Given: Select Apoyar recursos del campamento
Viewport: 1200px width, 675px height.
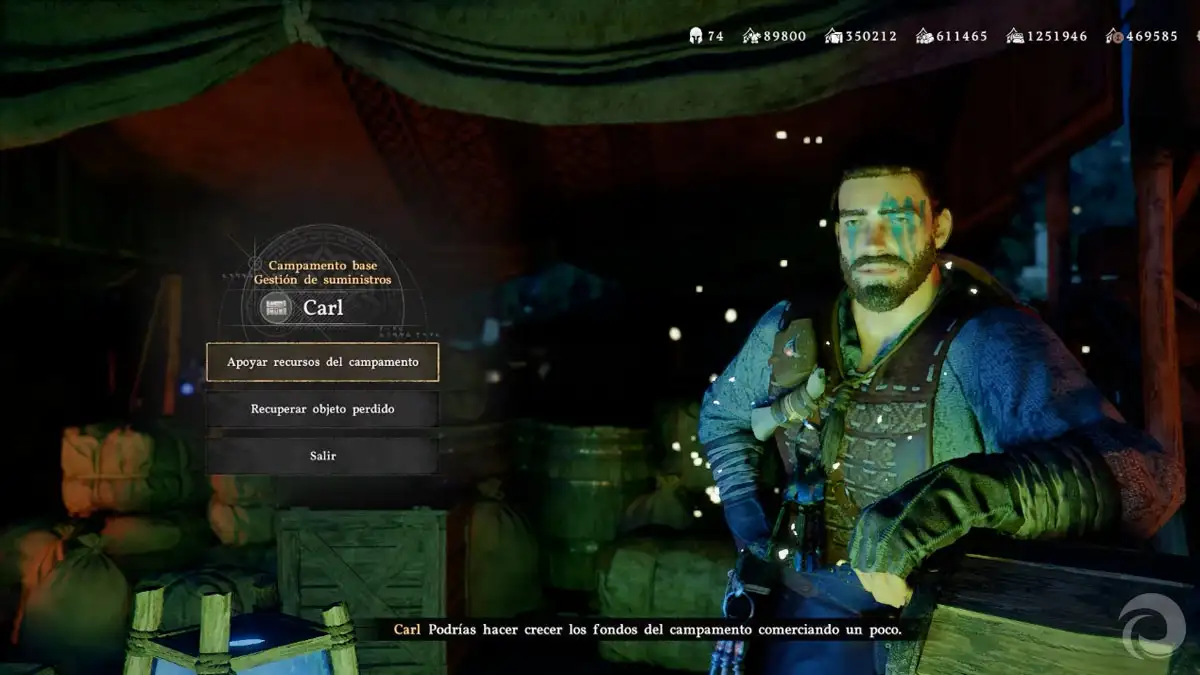Looking at the screenshot, I should pyautogui.click(x=322, y=362).
